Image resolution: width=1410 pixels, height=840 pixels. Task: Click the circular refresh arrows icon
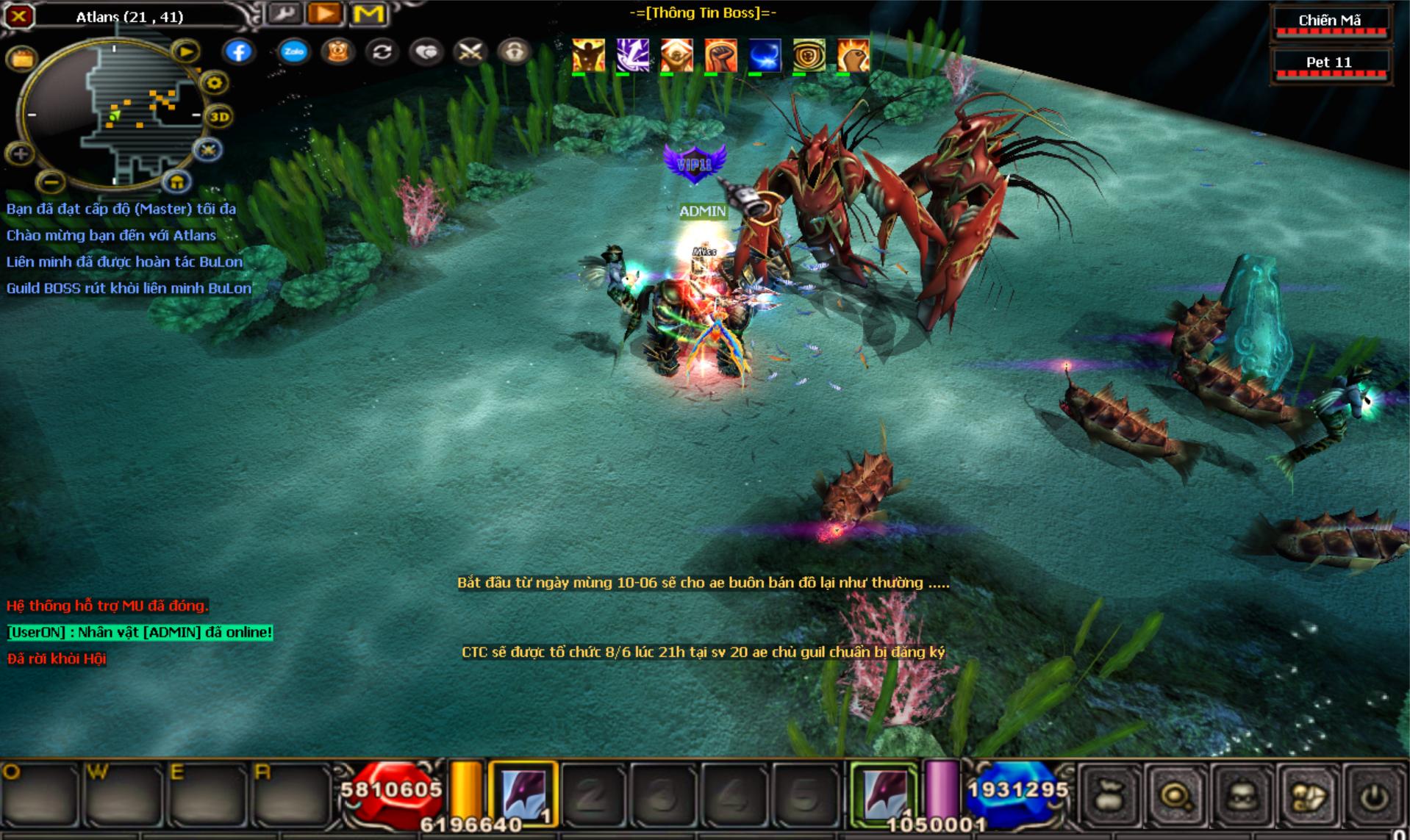[x=382, y=51]
